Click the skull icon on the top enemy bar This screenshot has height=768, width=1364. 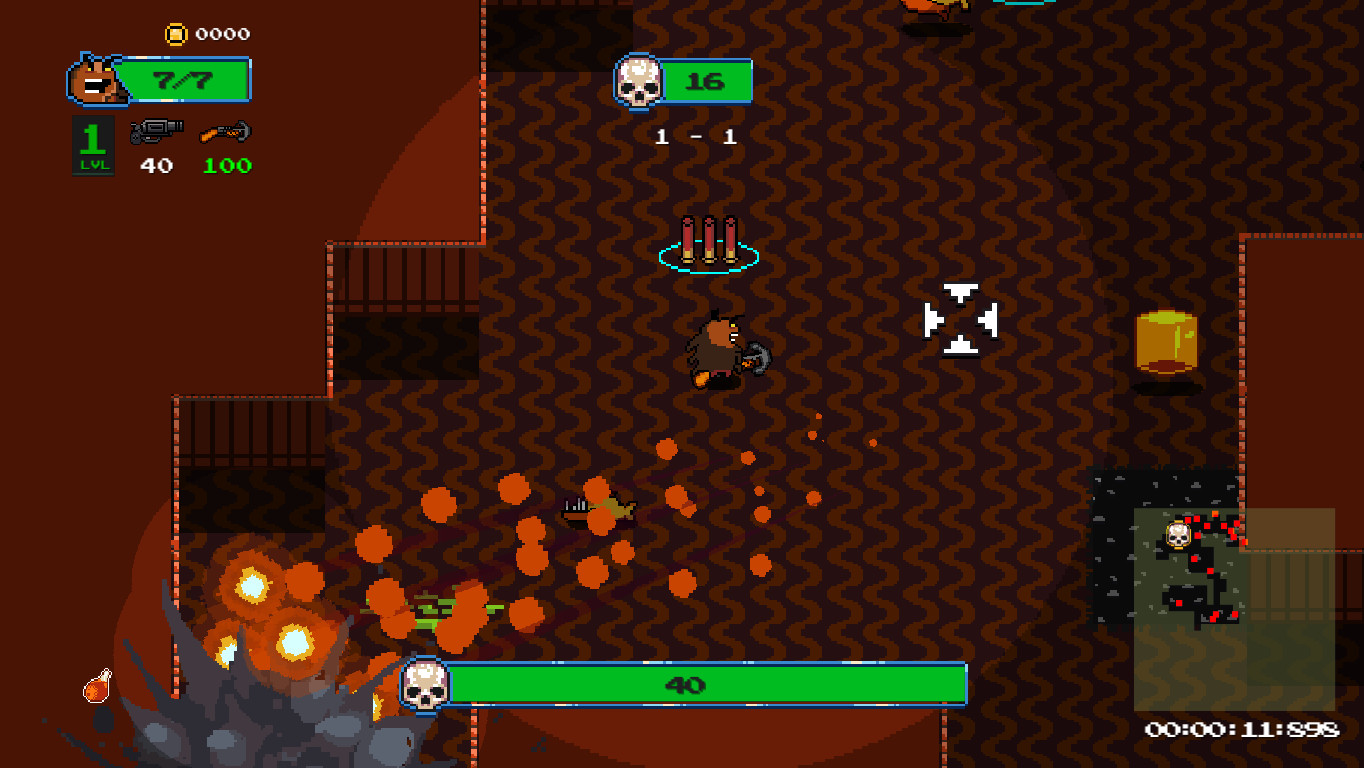(x=637, y=82)
